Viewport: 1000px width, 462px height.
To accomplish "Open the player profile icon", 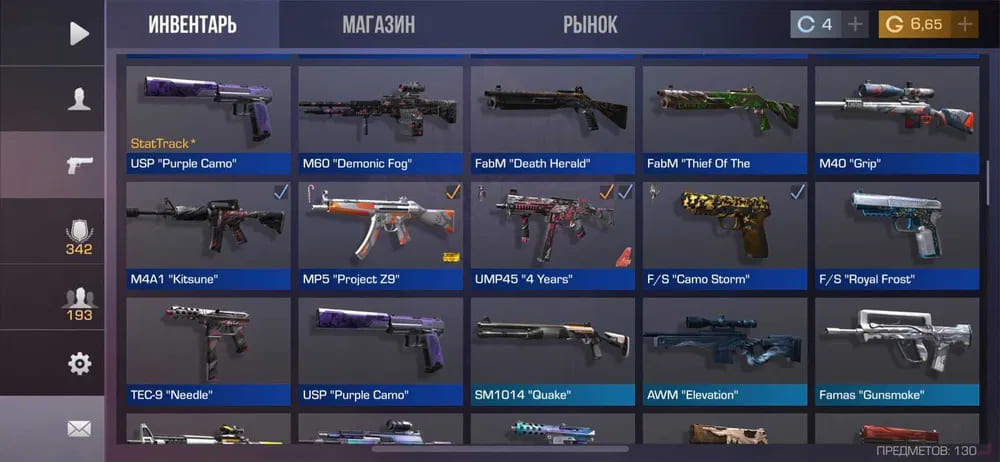I will [x=79, y=99].
